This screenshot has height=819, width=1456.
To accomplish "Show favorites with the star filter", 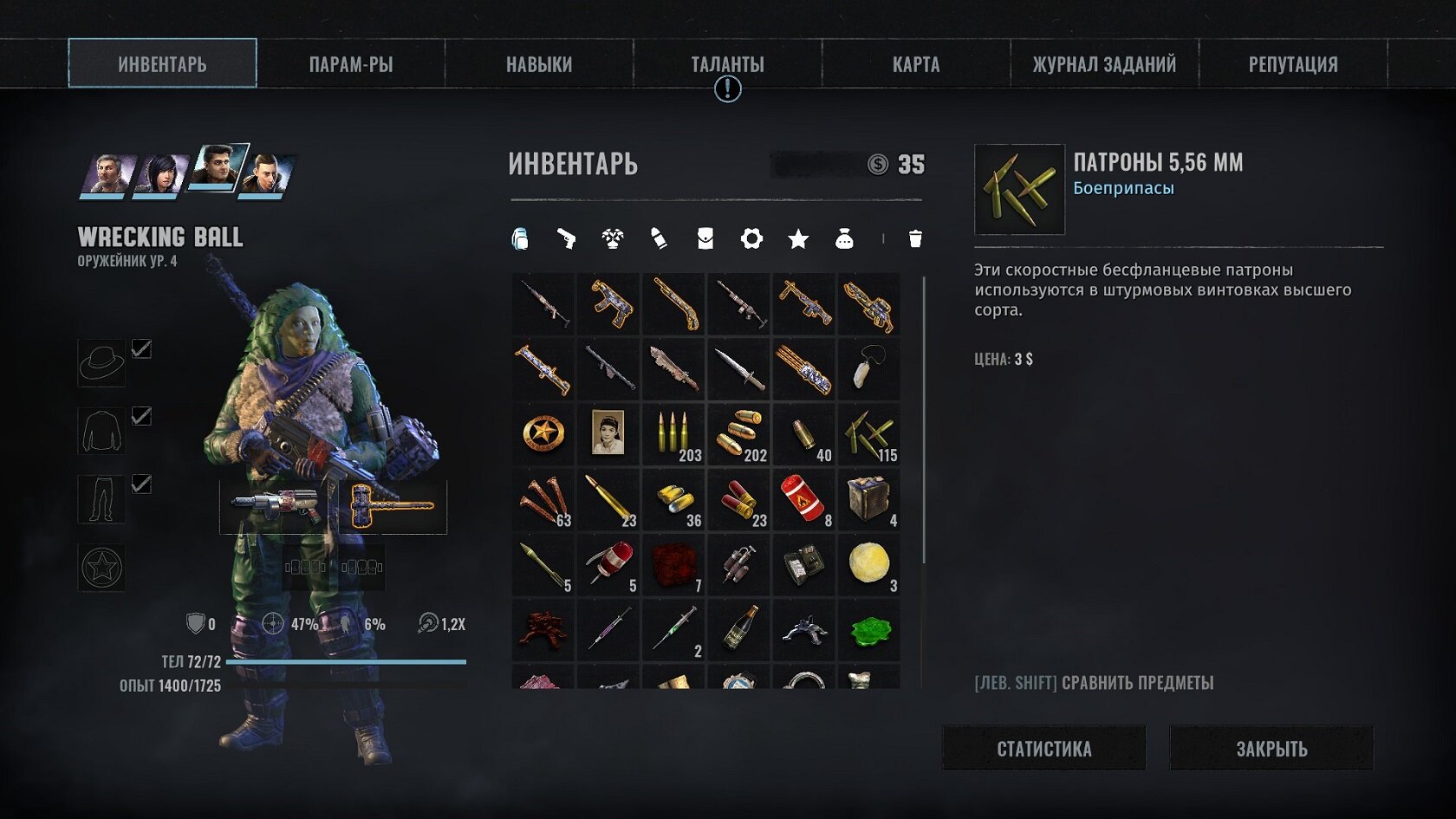I will [798, 239].
